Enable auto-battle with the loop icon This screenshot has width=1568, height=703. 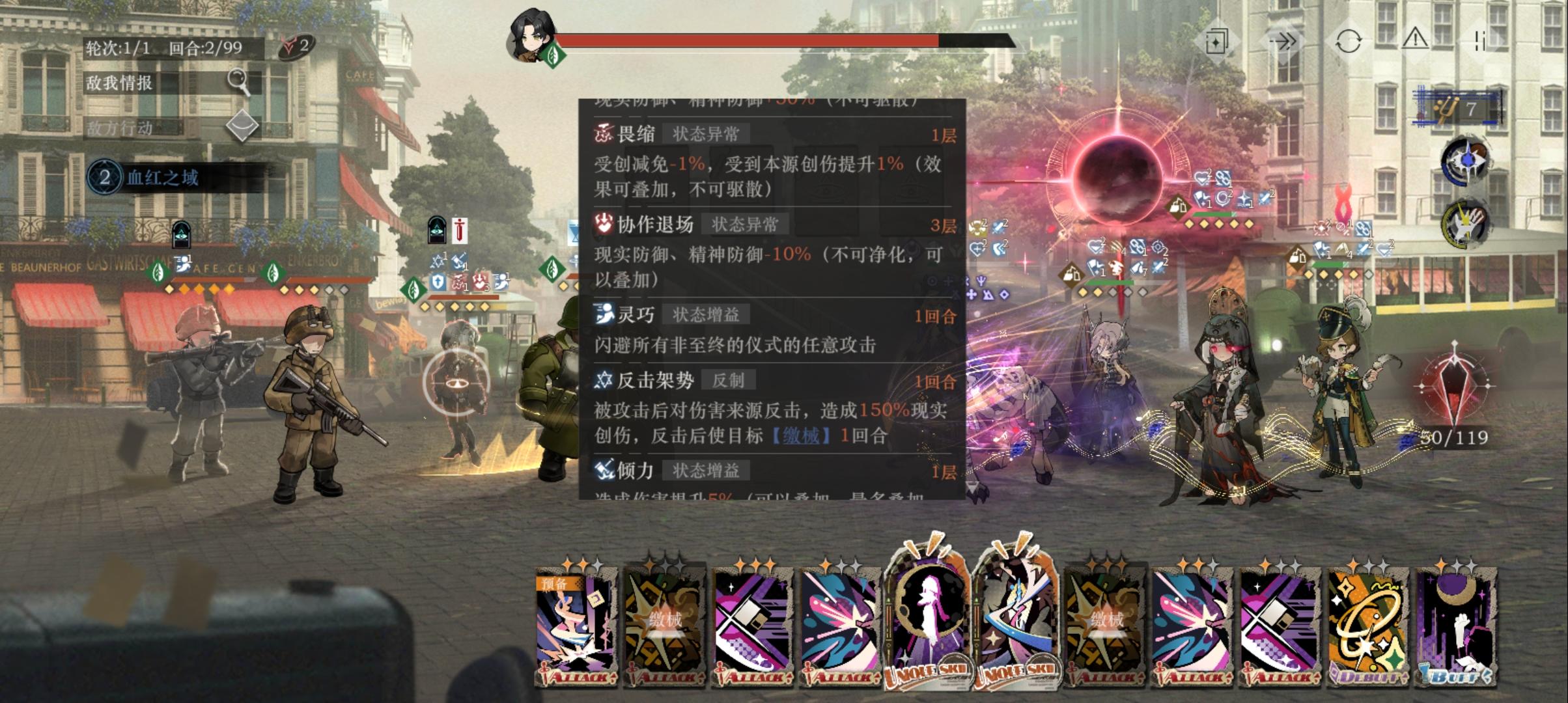(x=1348, y=41)
